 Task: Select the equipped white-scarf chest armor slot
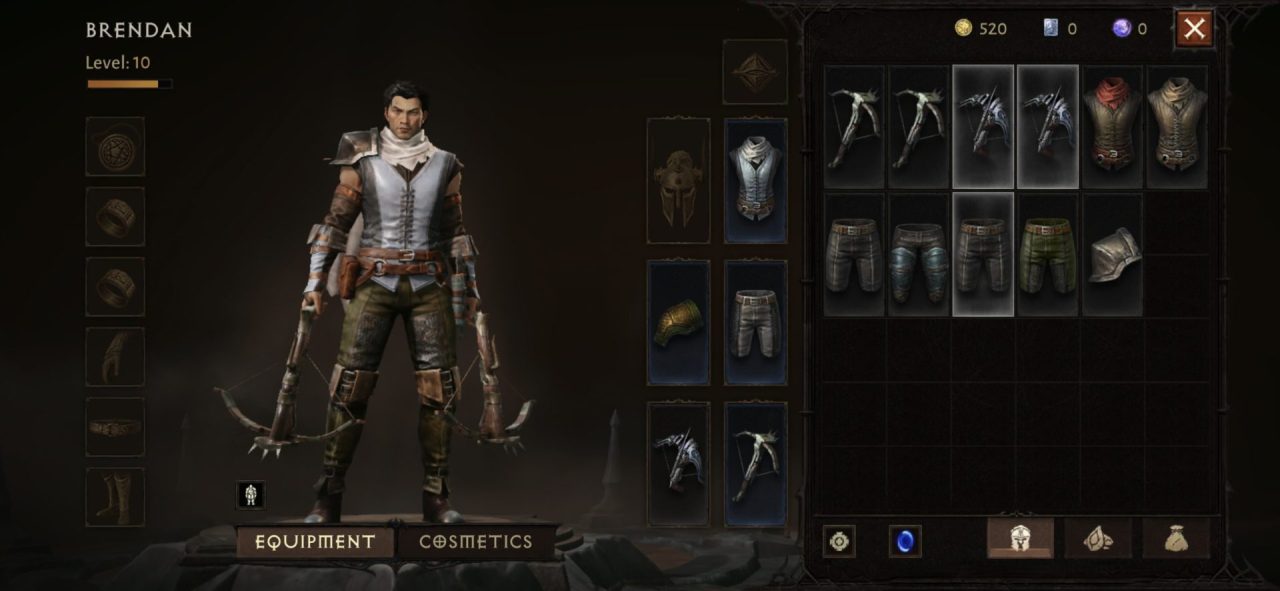click(x=755, y=180)
